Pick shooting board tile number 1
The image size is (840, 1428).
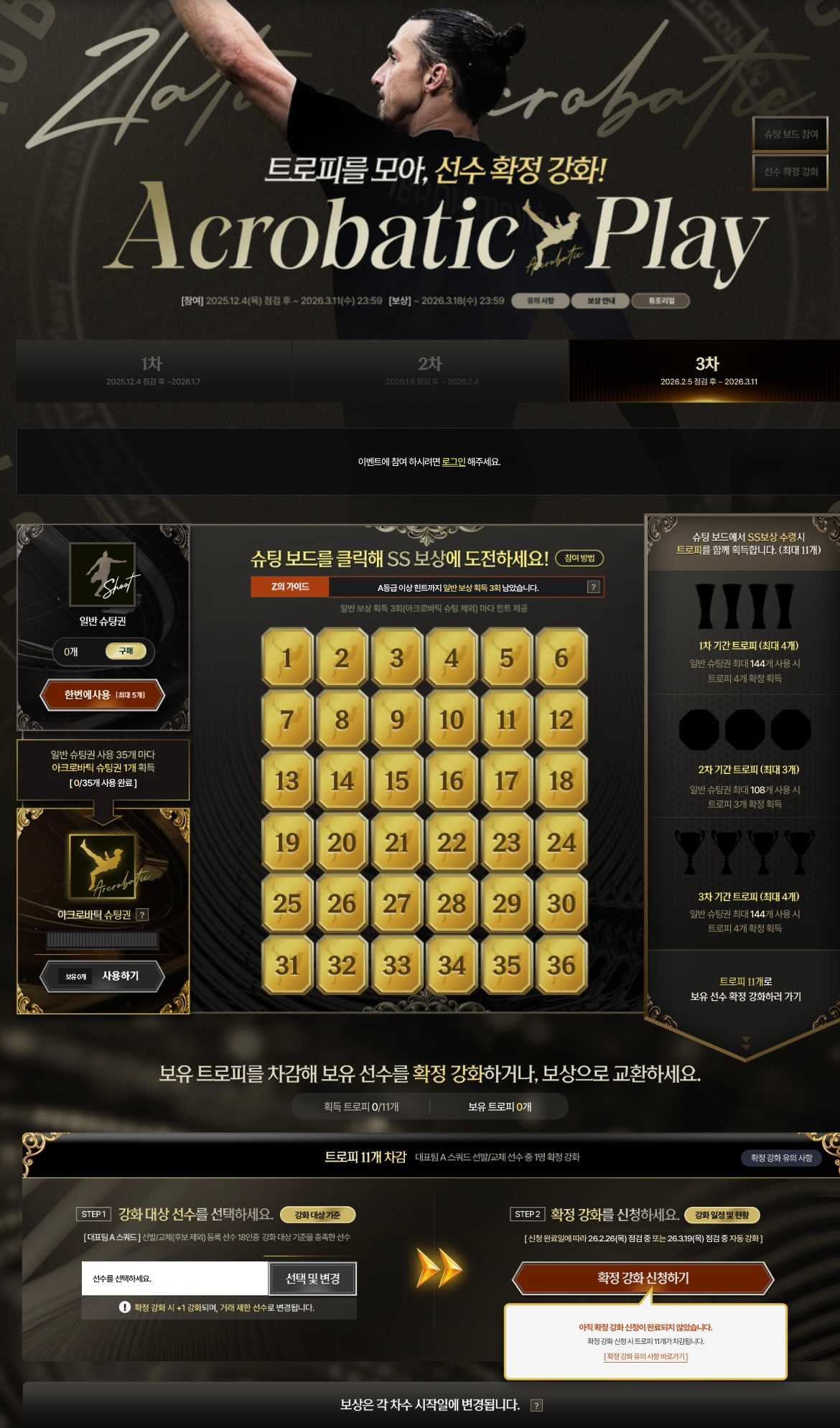[287, 658]
